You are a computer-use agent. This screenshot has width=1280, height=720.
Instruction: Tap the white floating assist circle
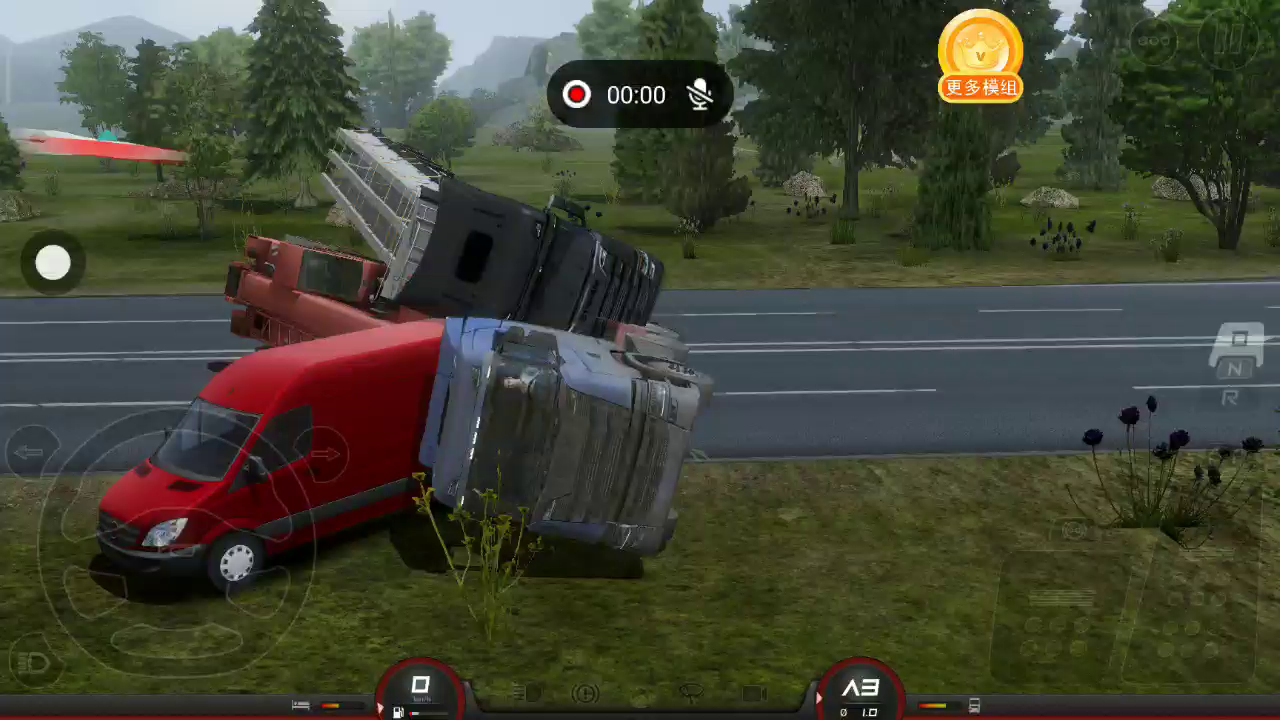click(53, 262)
